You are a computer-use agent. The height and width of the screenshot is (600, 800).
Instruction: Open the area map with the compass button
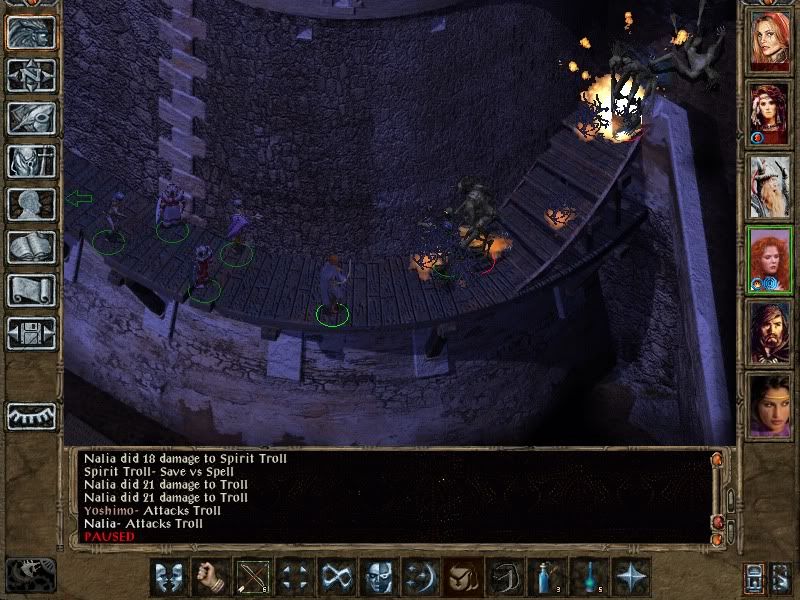coord(31,75)
